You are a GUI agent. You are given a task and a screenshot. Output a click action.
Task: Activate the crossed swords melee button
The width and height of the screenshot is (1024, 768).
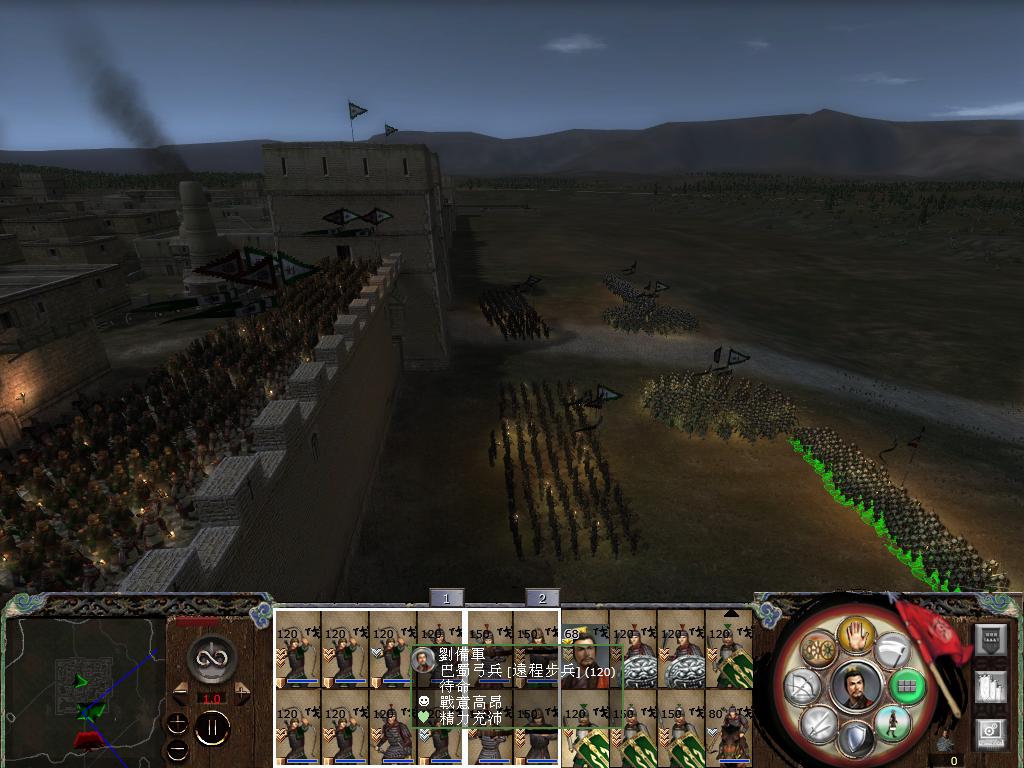(818, 724)
